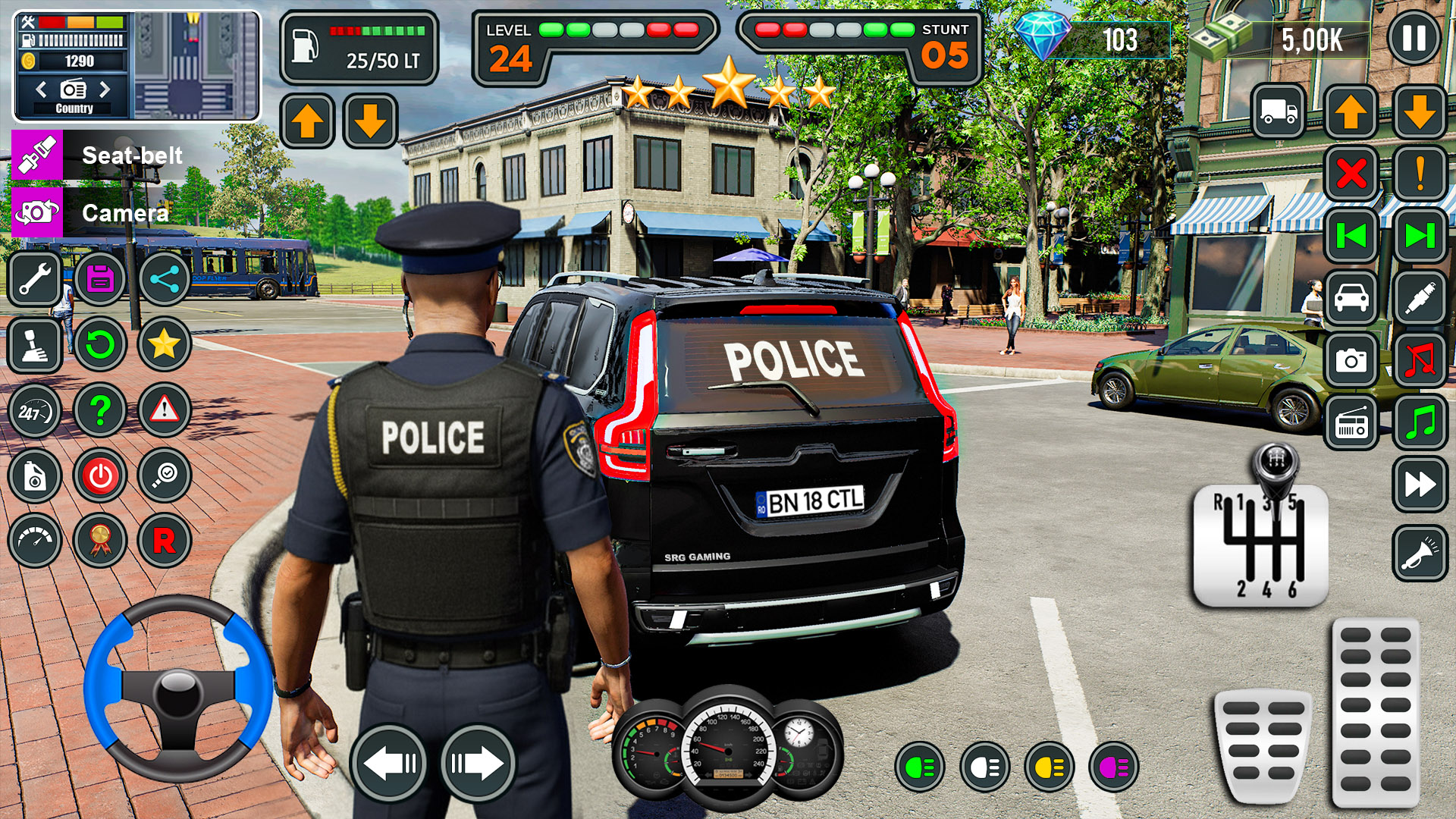The height and width of the screenshot is (819, 1456).
Task: Shift up with the orange up arrow
Action: point(308,120)
